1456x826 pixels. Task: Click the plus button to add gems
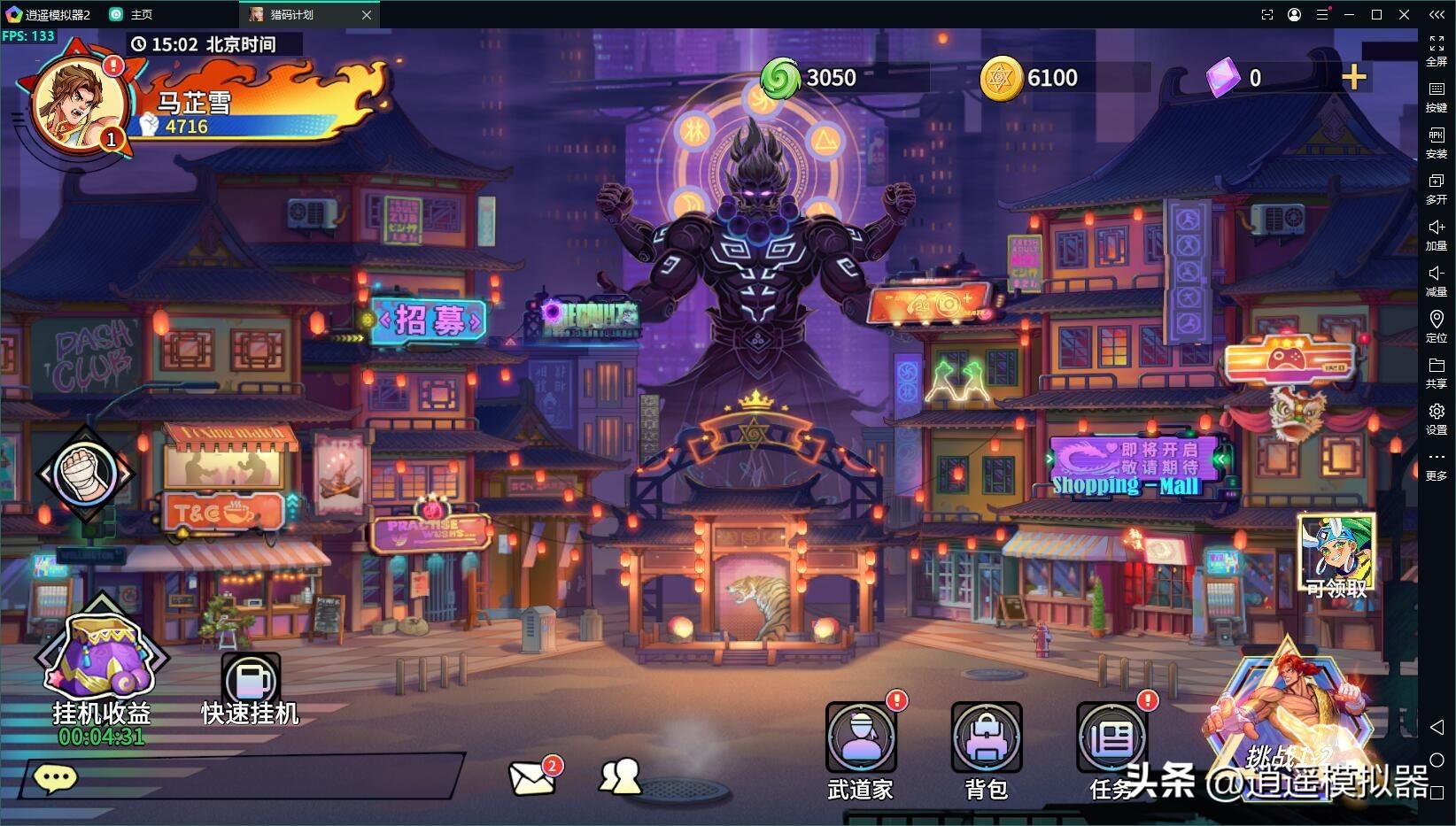click(1353, 78)
